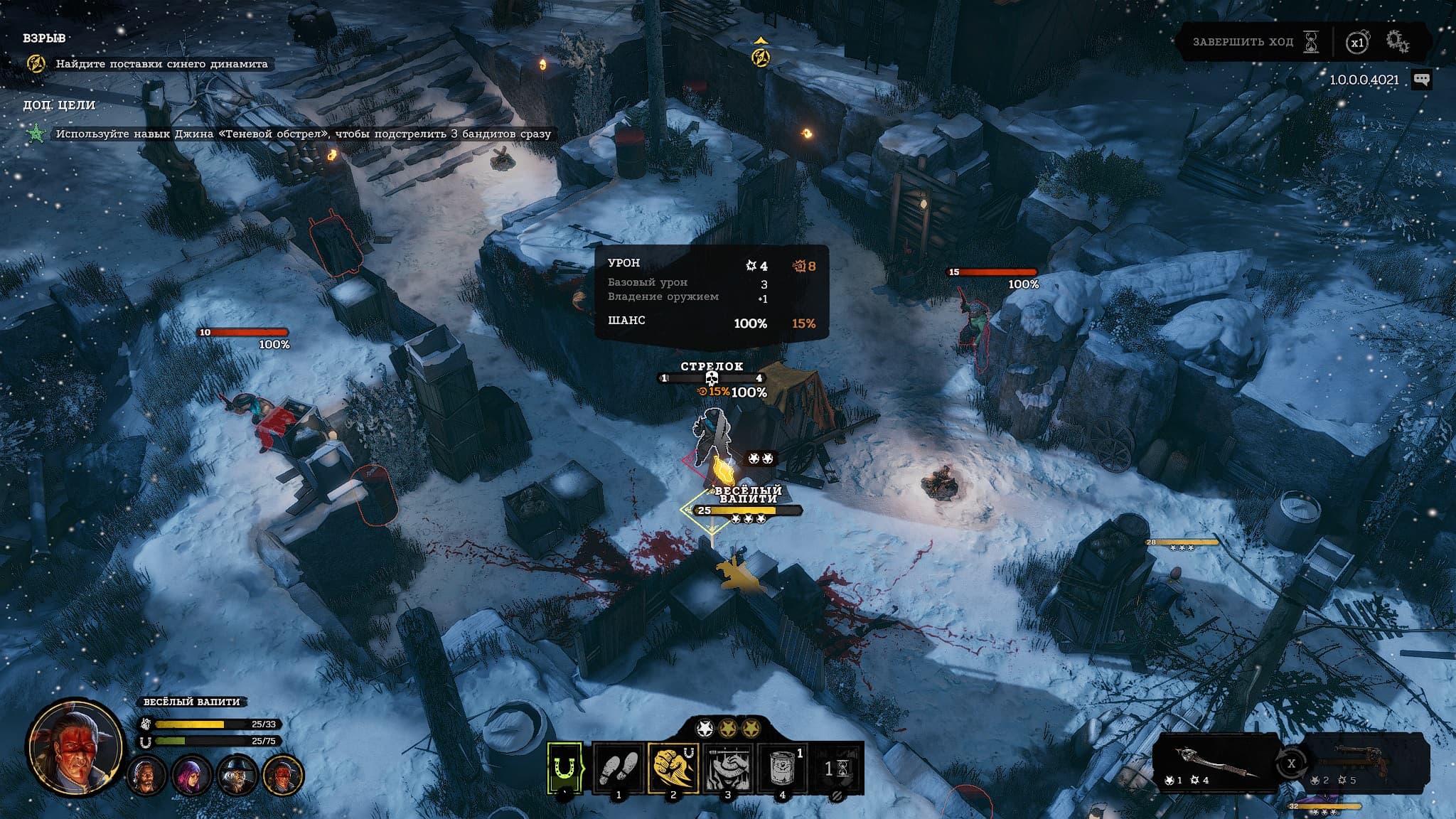Choose the hat-wearing old man portrait
Image resolution: width=1456 pixels, height=819 pixels.
coord(237,775)
